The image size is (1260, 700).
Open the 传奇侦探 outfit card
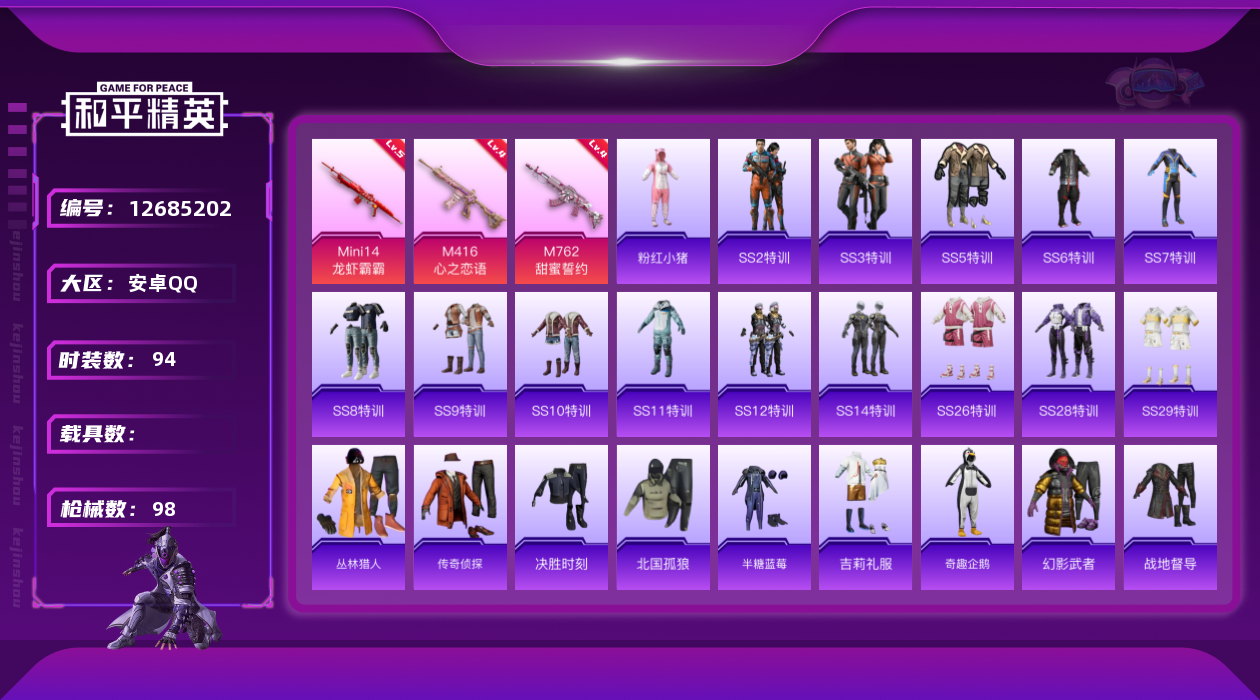(460, 517)
